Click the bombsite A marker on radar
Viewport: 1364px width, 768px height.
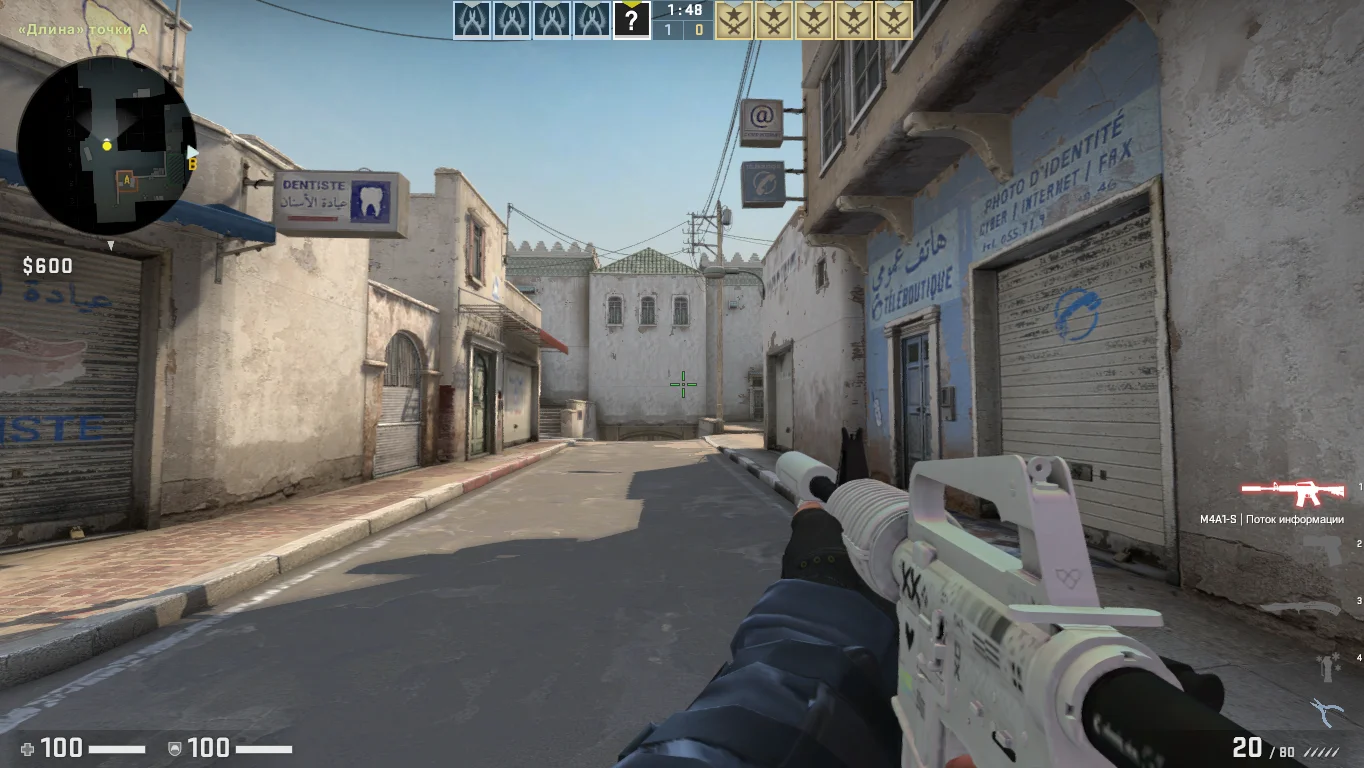click(x=126, y=180)
